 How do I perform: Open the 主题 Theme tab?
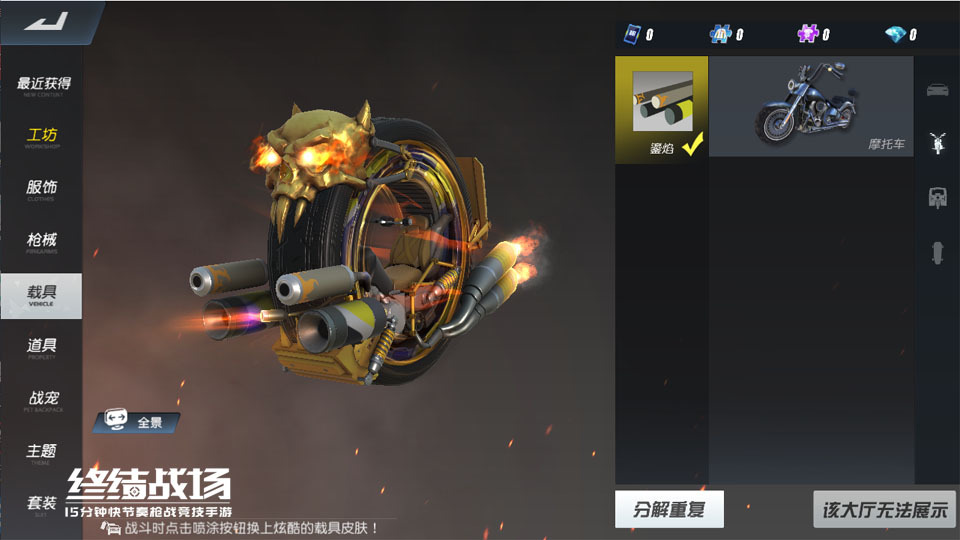(42, 453)
